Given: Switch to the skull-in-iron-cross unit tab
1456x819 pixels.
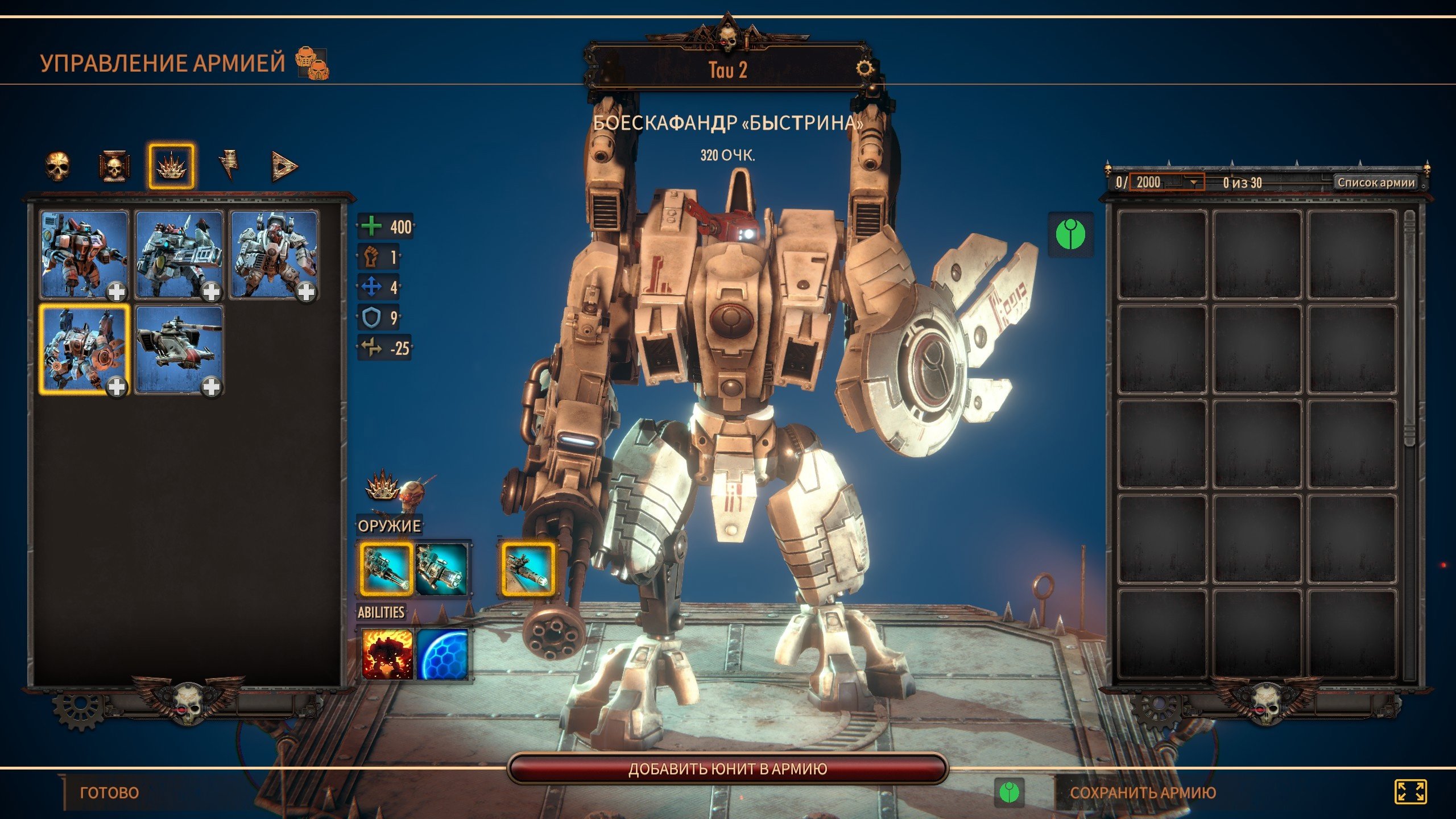Looking at the screenshot, I should point(114,166).
